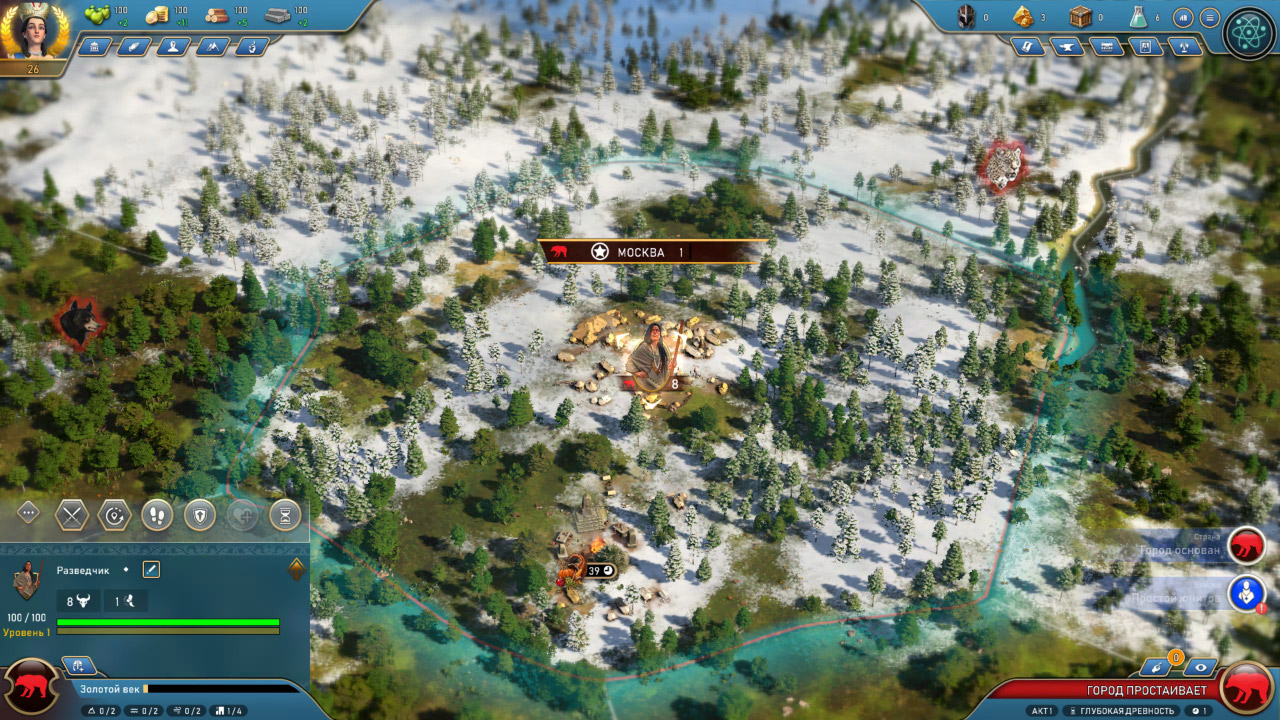Open the government building menu button
Image resolution: width=1280 pixels, height=720 pixels.
(x=94, y=46)
